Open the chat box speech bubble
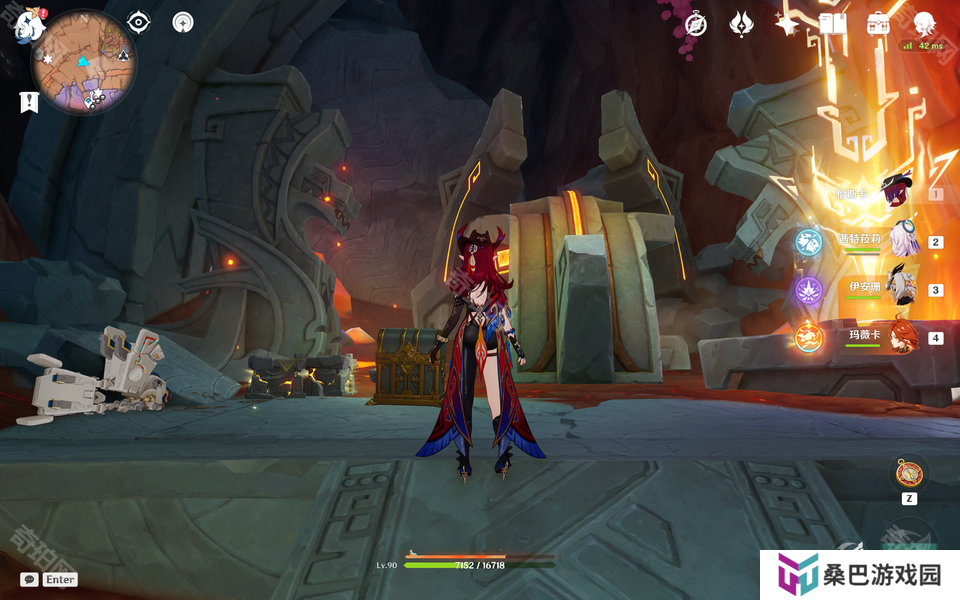The height and width of the screenshot is (600, 960). (x=29, y=579)
